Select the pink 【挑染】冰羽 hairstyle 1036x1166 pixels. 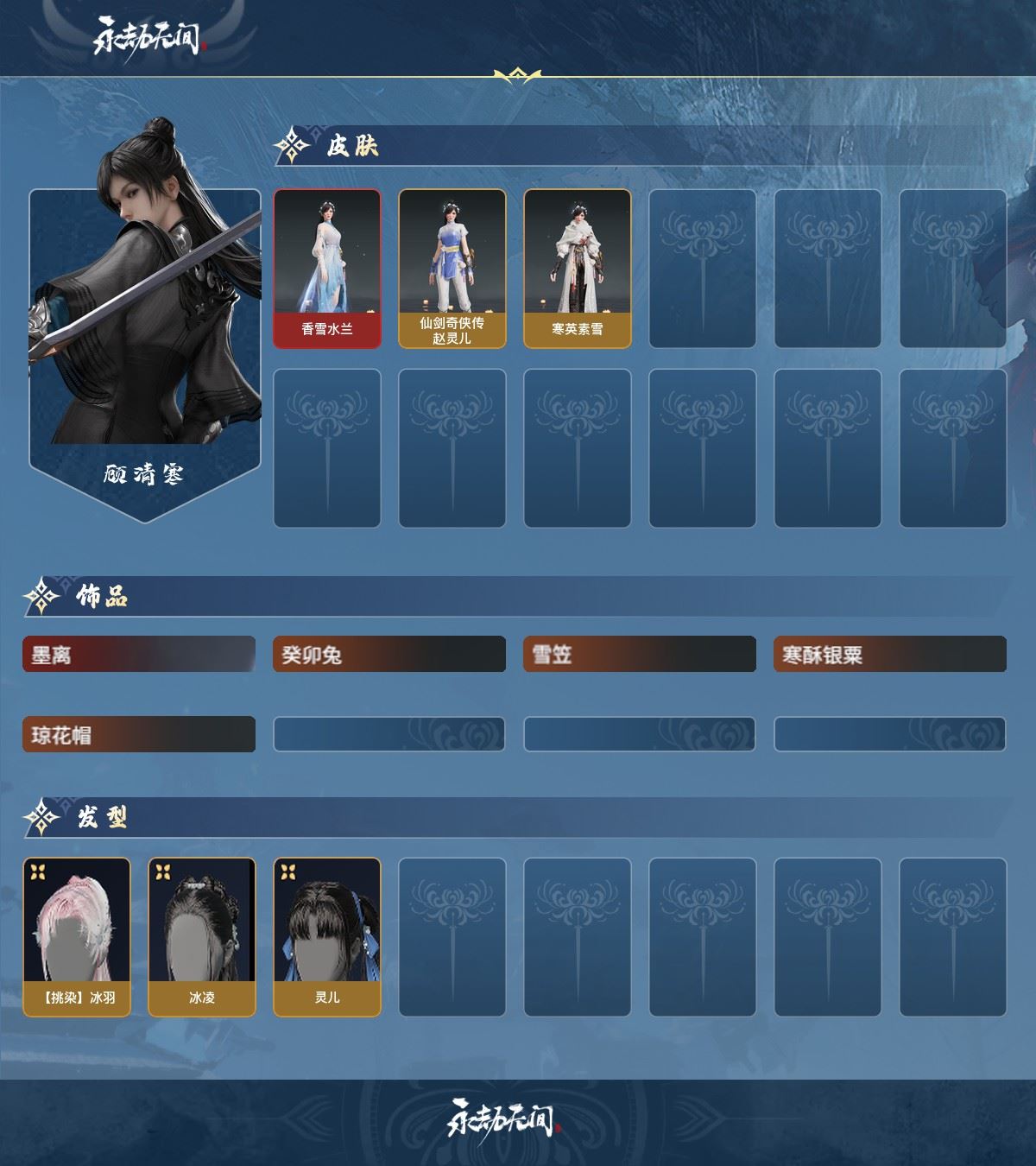(77, 937)
